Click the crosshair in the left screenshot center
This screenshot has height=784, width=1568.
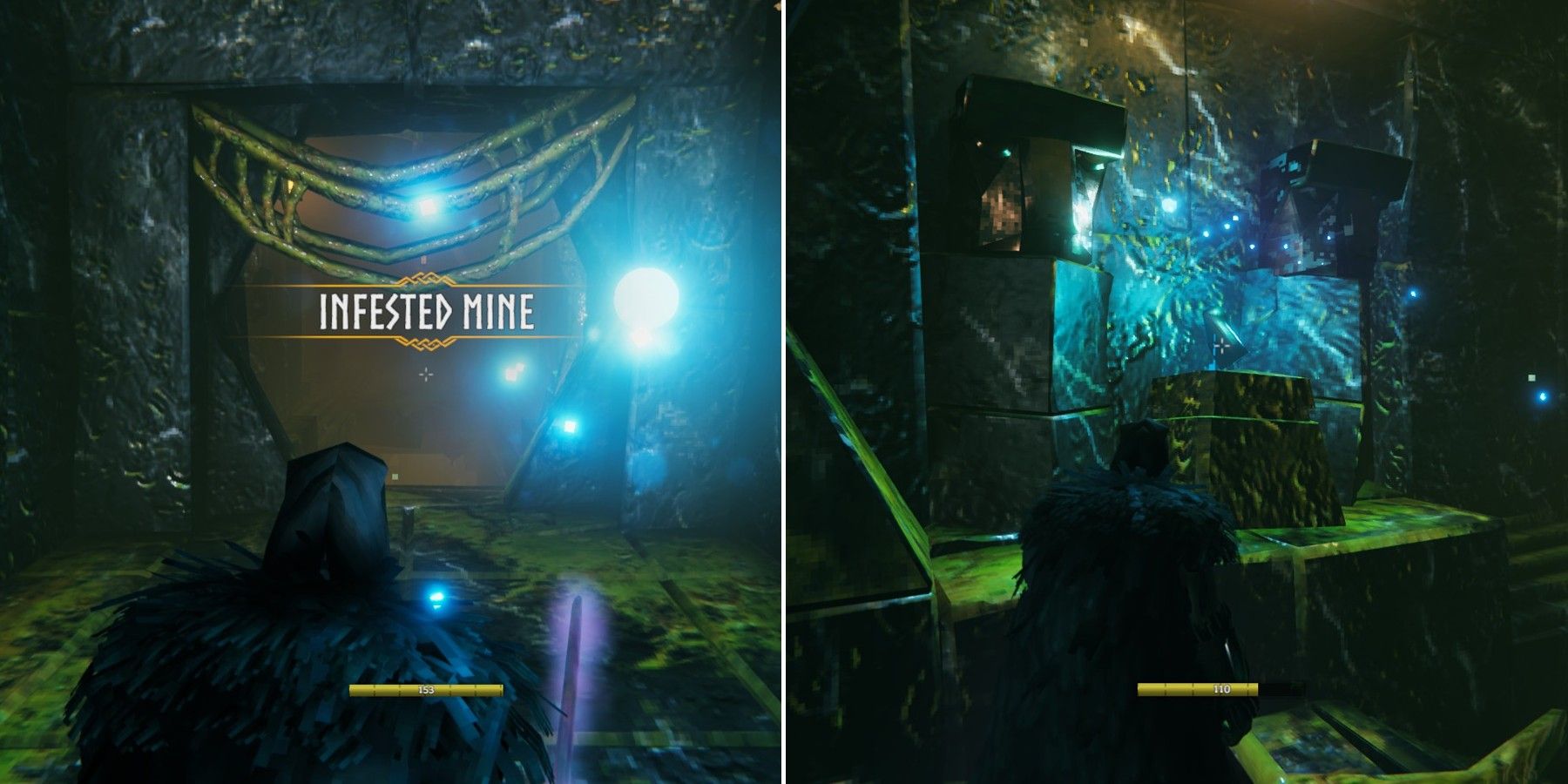coord(424,375)
